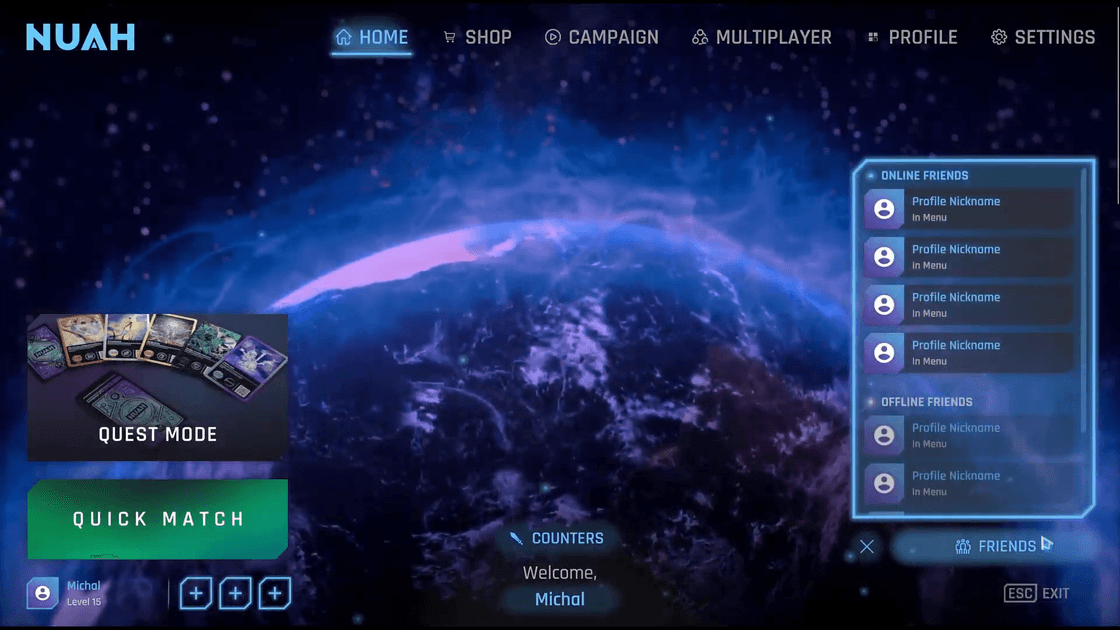Image resolution: width=1120 pixels, height=630 pixels.
Task: Open the Shop tab
Action: click(477, 38)
